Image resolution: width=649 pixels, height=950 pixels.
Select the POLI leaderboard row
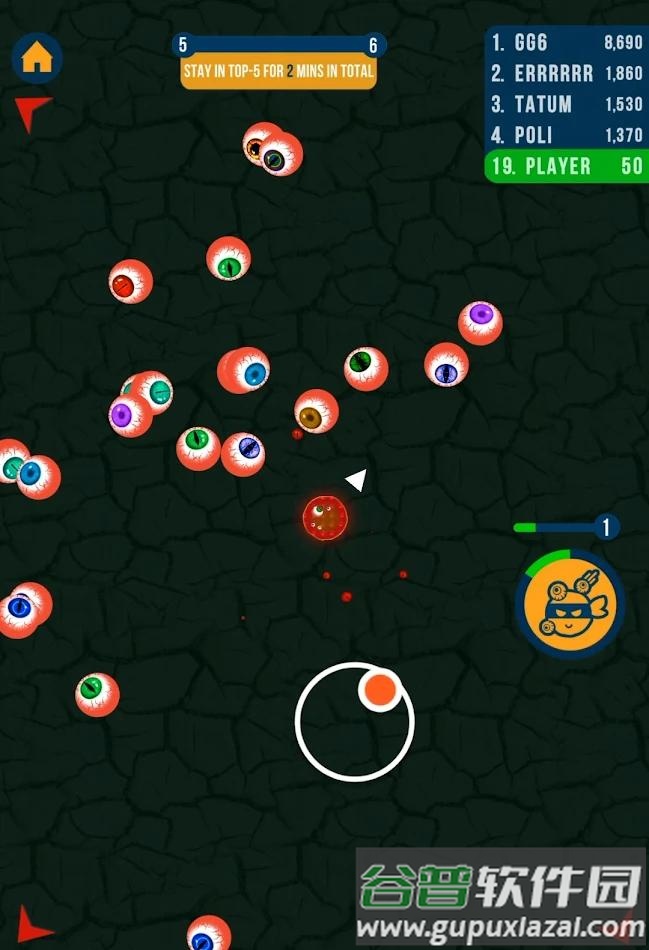point(566,136)
